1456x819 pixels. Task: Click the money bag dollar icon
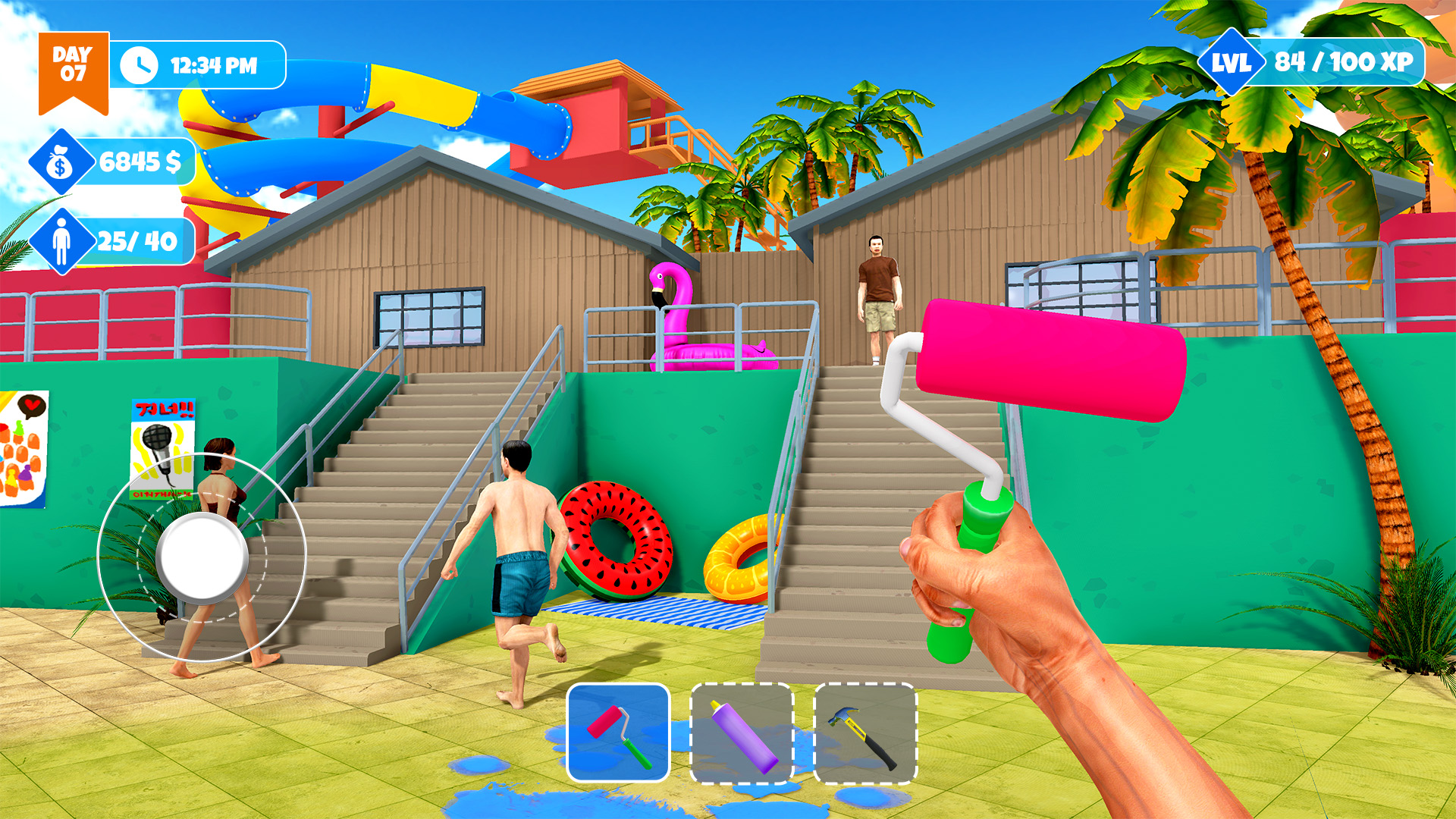coord(58,161)
